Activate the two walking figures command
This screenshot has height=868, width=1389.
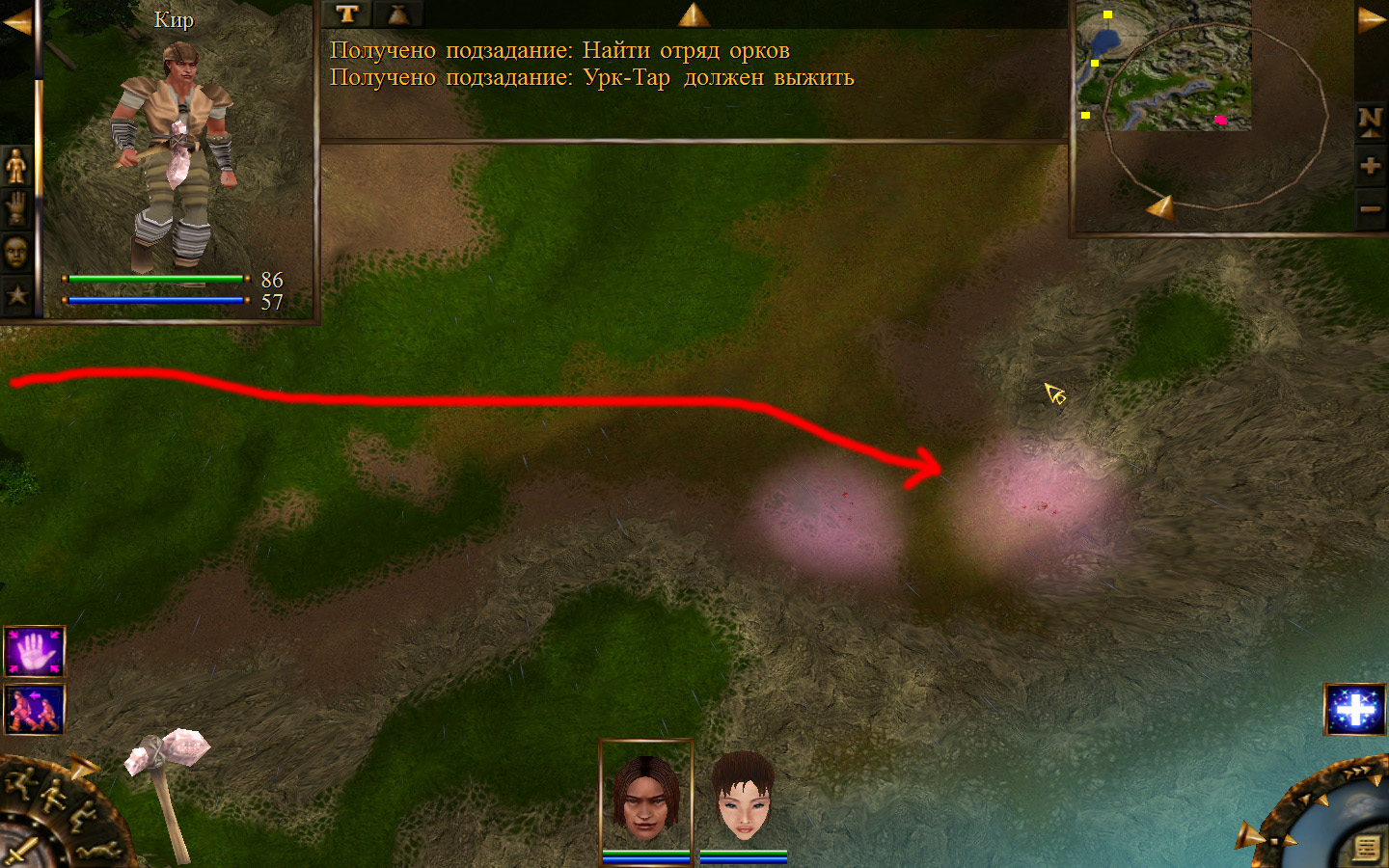click(35, 709)
